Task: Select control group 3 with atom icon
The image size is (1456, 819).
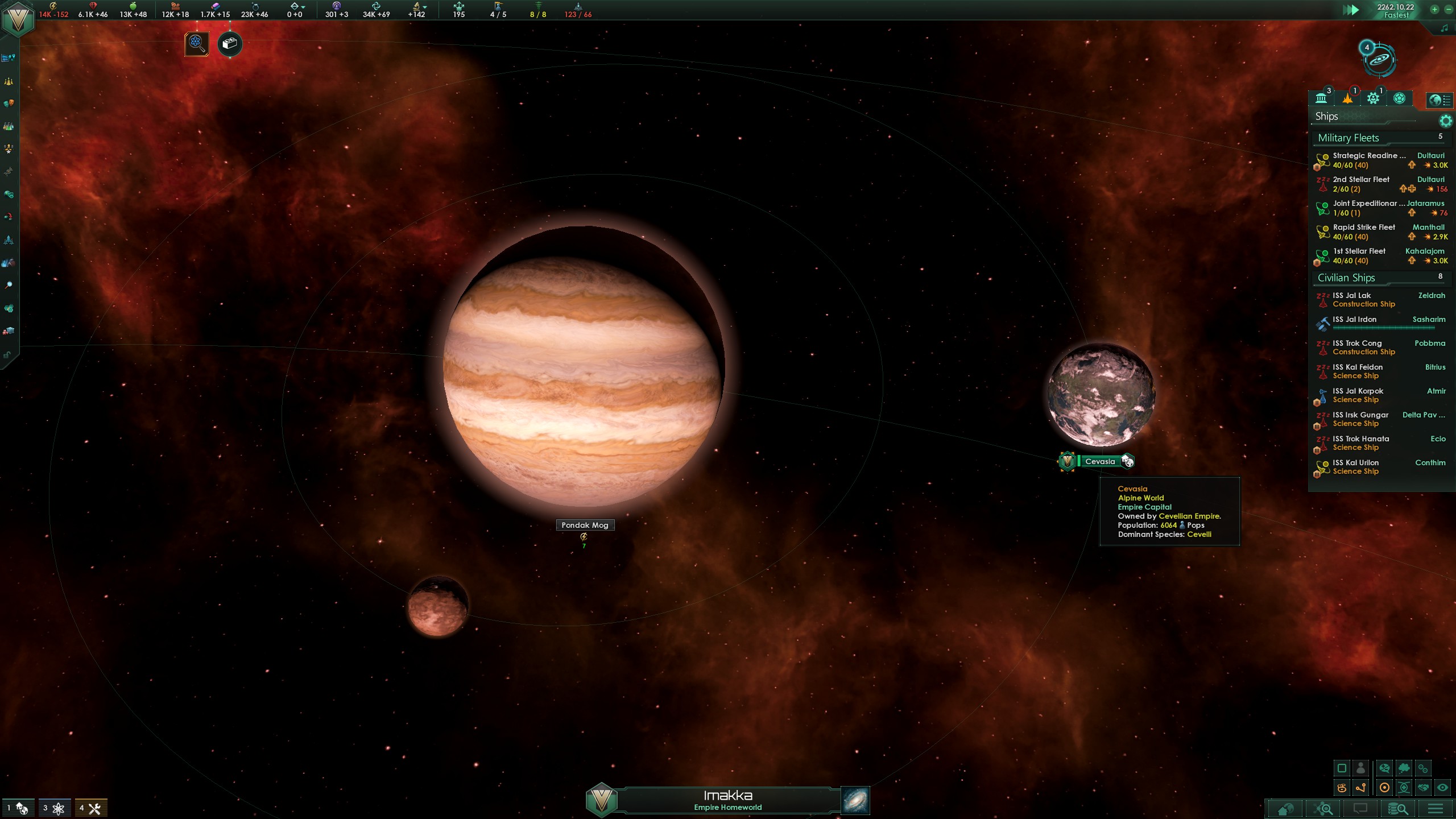Action: coord(55,808)
